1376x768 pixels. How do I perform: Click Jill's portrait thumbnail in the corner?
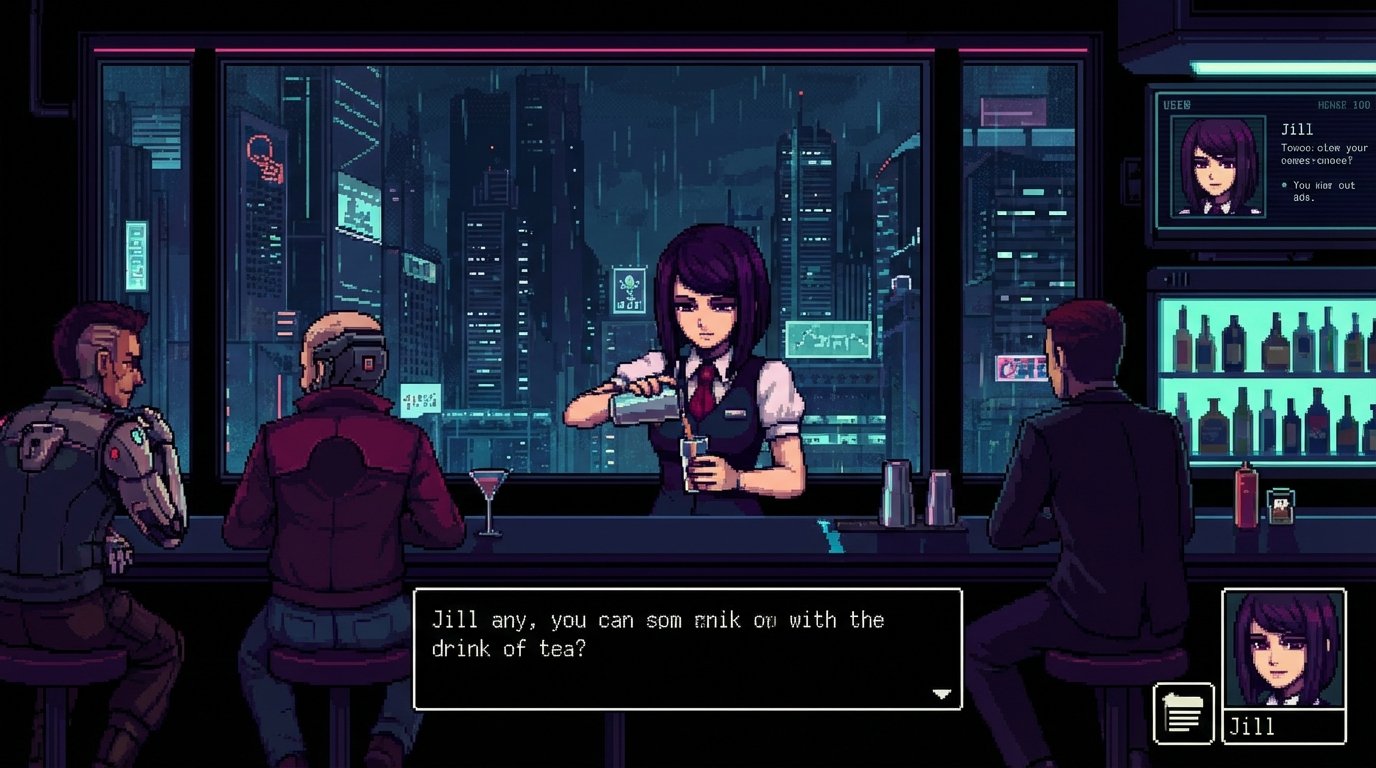pos(1284,648)
